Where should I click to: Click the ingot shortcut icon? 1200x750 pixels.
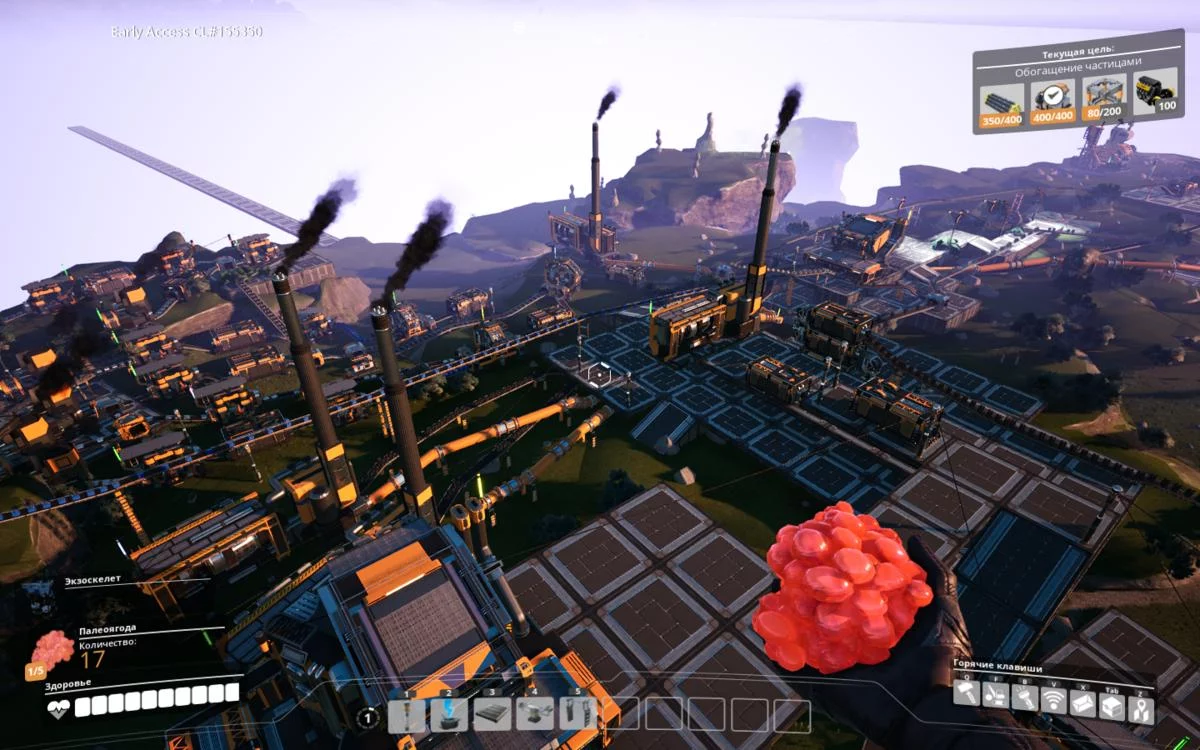(x=1083, y=704)
